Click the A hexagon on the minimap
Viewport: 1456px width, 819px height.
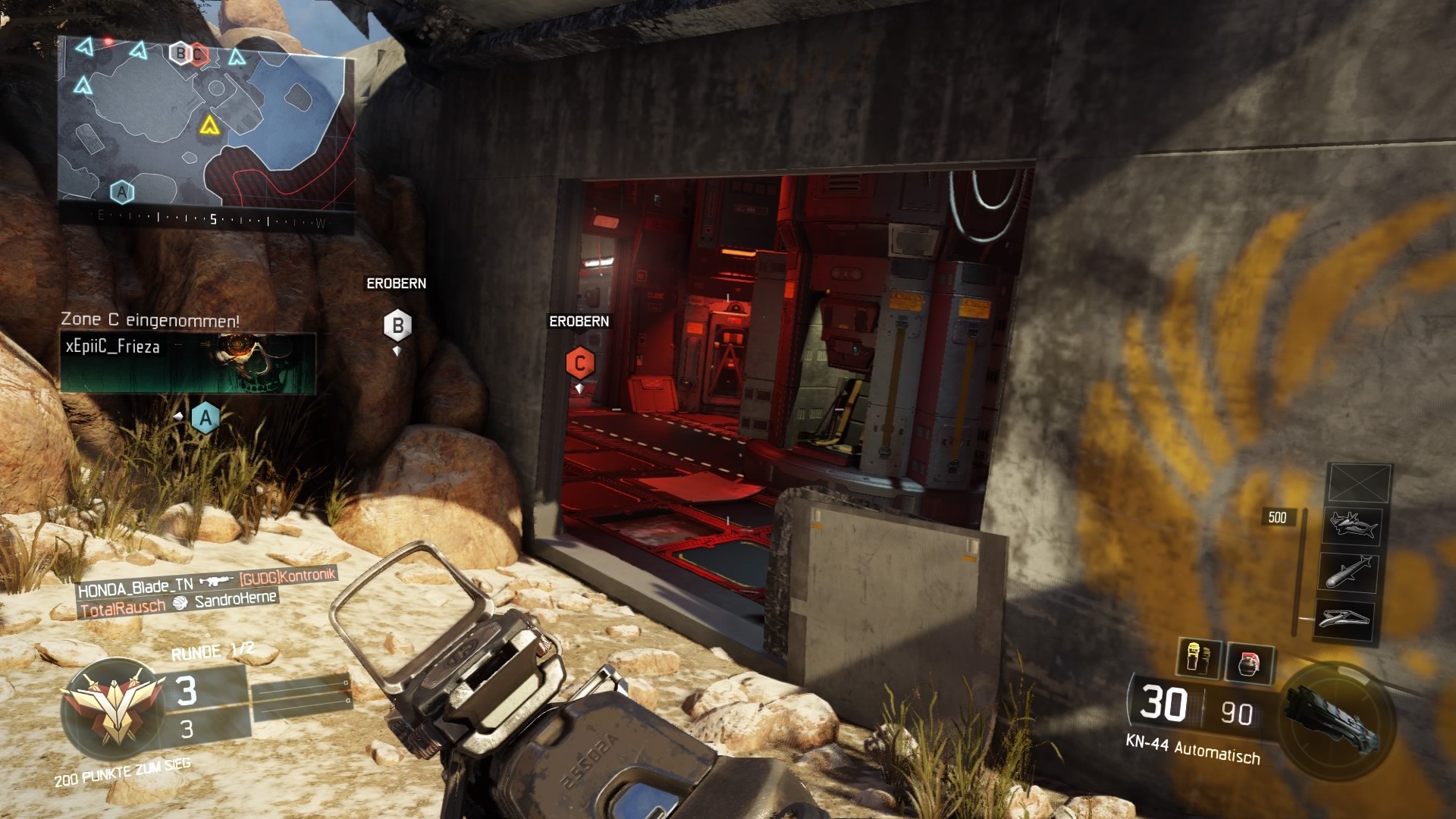click(121, 191)
